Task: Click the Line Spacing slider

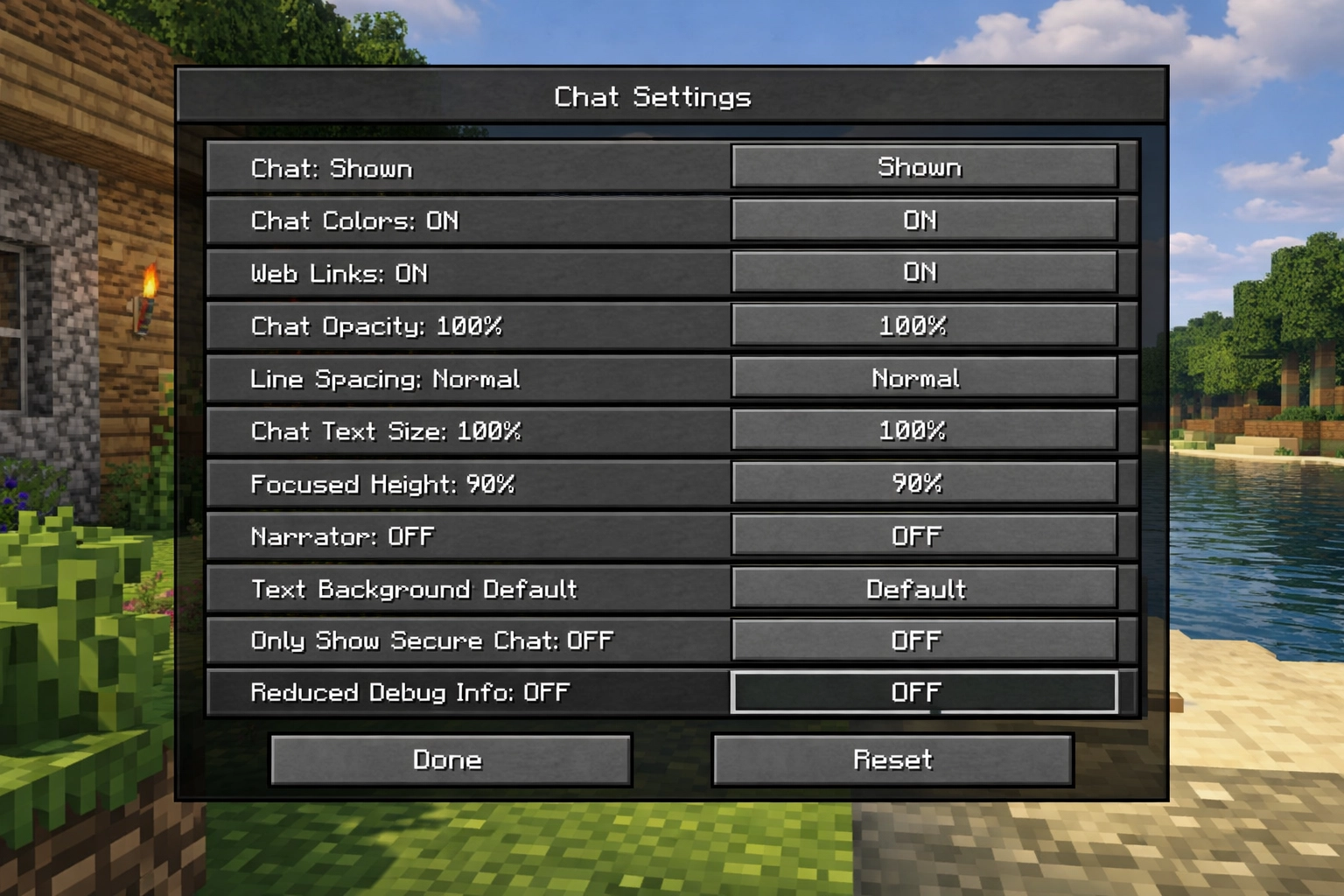Action: pos(923,378)
